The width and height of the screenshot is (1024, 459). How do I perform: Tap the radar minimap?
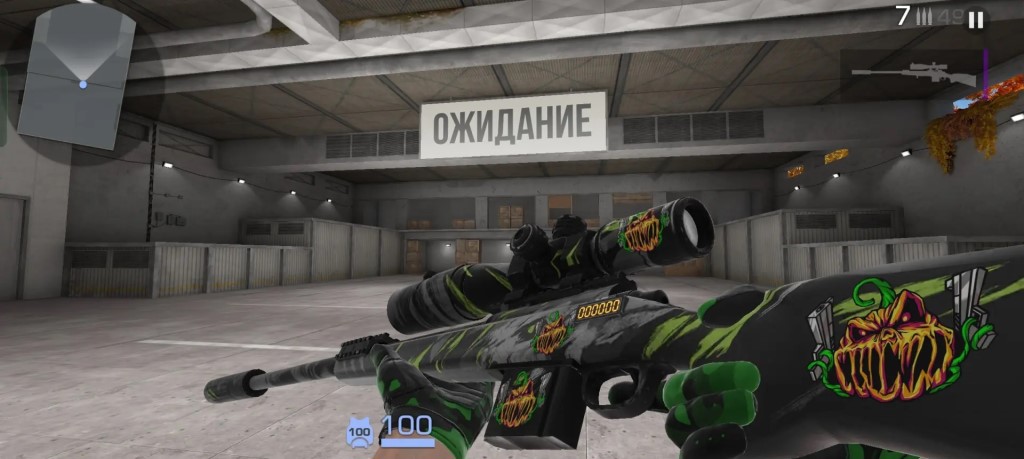pyautogui.click(x=76, y=78)
